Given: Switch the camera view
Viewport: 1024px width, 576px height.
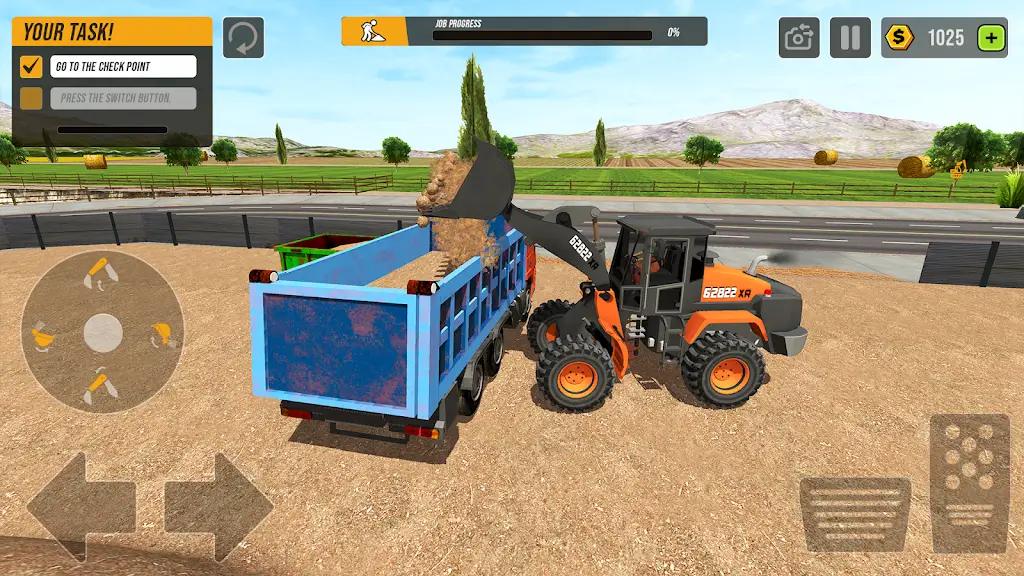Looking at the screenshot, I should [x=799, y=38].
